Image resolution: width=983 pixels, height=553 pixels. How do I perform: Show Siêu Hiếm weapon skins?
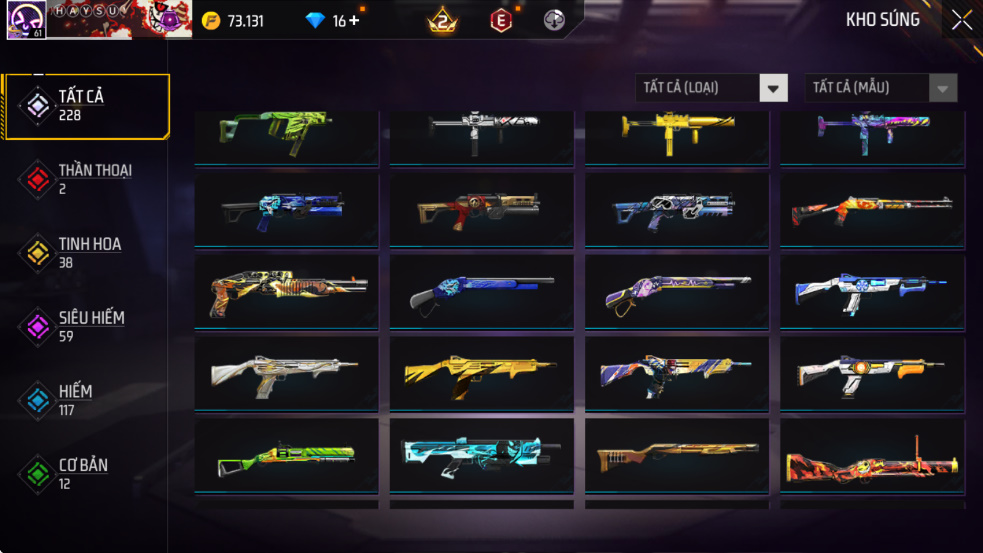pyautogui.click(x=85, y=326)
